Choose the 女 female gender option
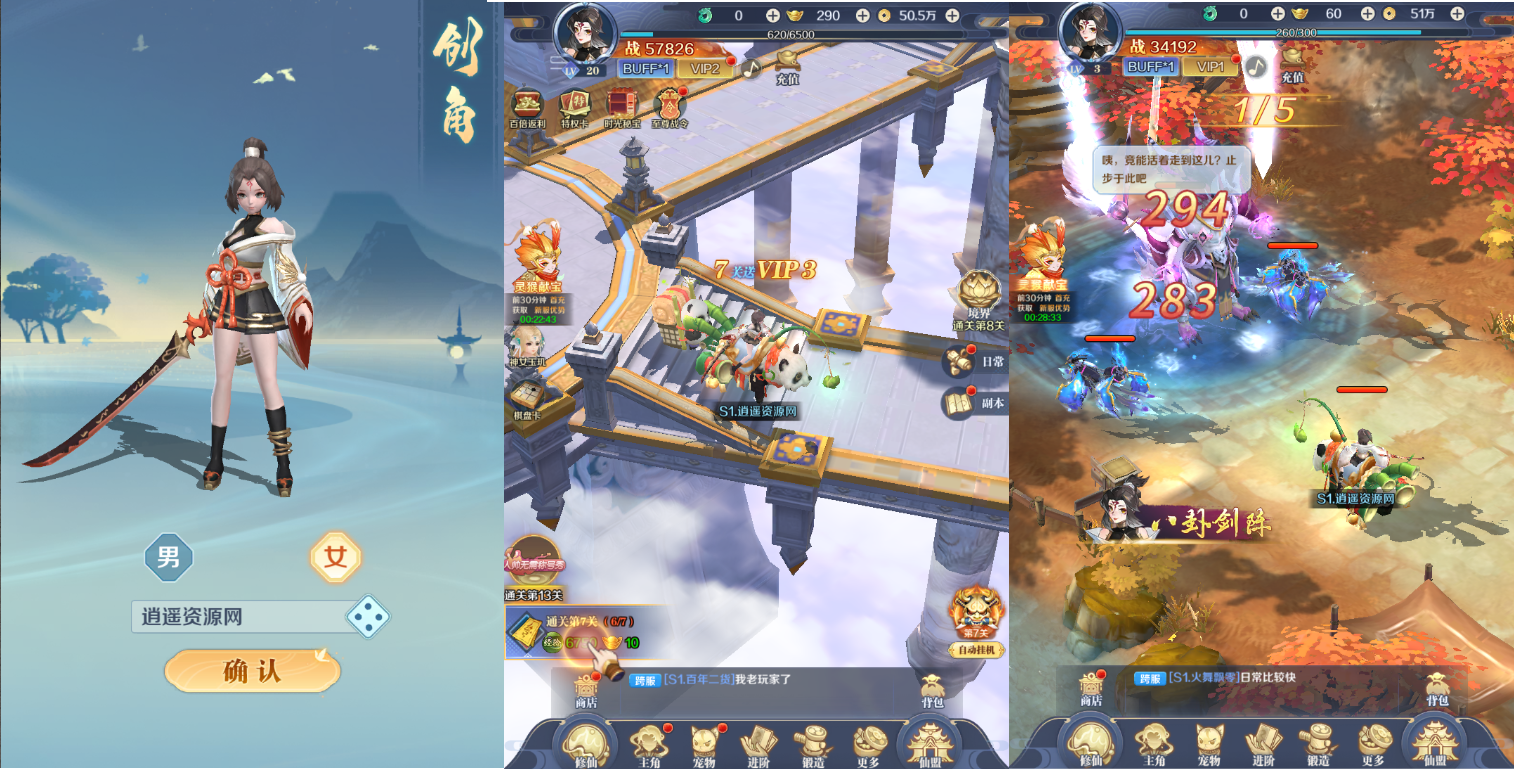 click(336, 557)
